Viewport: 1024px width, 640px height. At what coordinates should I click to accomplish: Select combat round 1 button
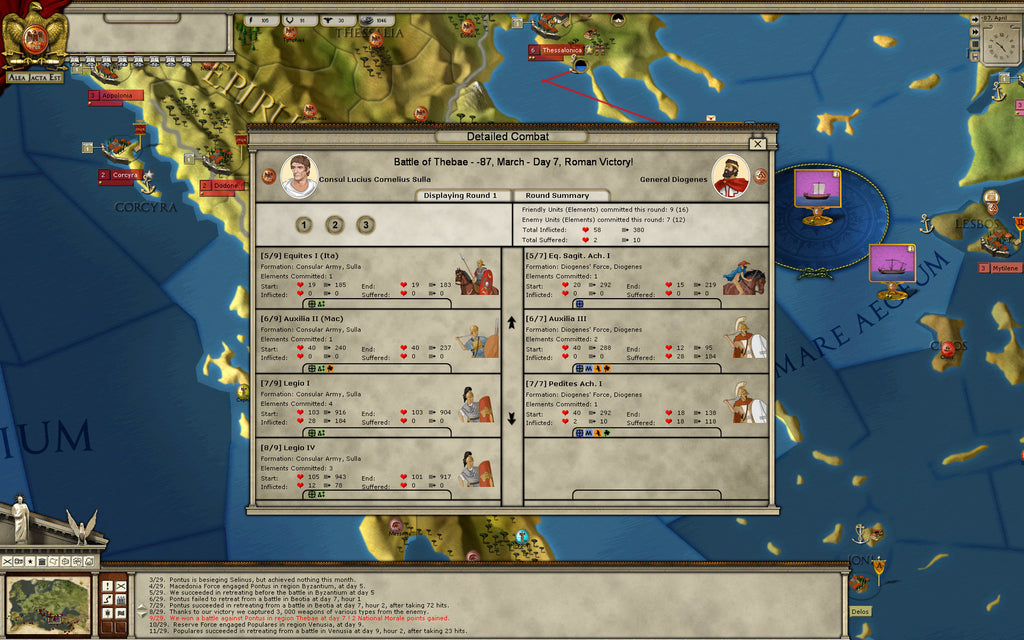(304, 225)
